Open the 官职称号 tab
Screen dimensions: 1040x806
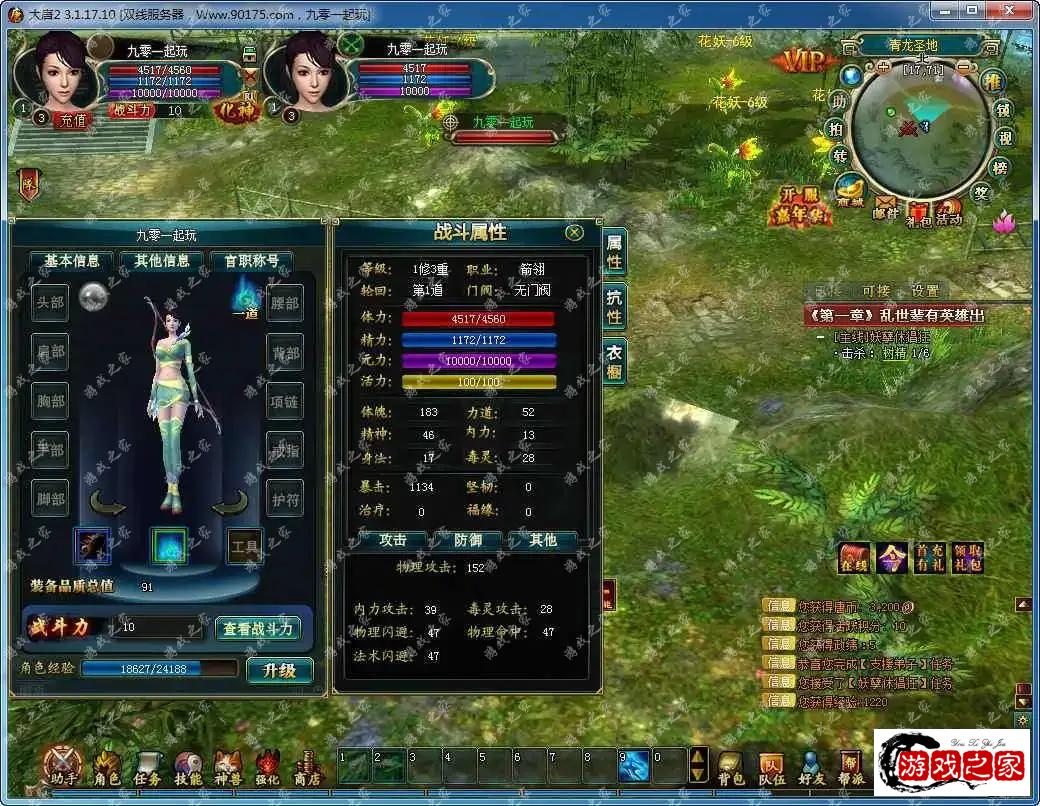point(250,261)
